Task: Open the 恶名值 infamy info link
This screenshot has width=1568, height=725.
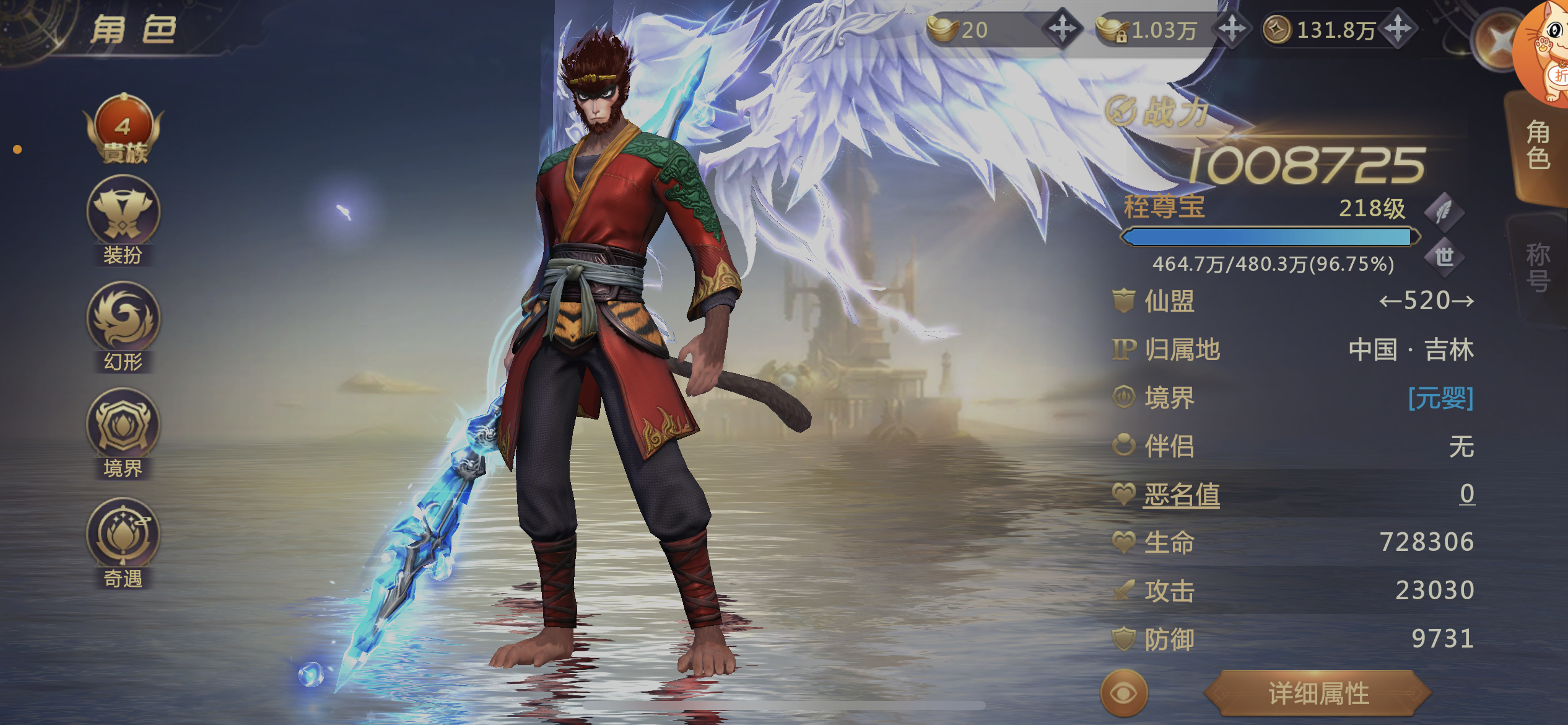Action: (1182, 494)
